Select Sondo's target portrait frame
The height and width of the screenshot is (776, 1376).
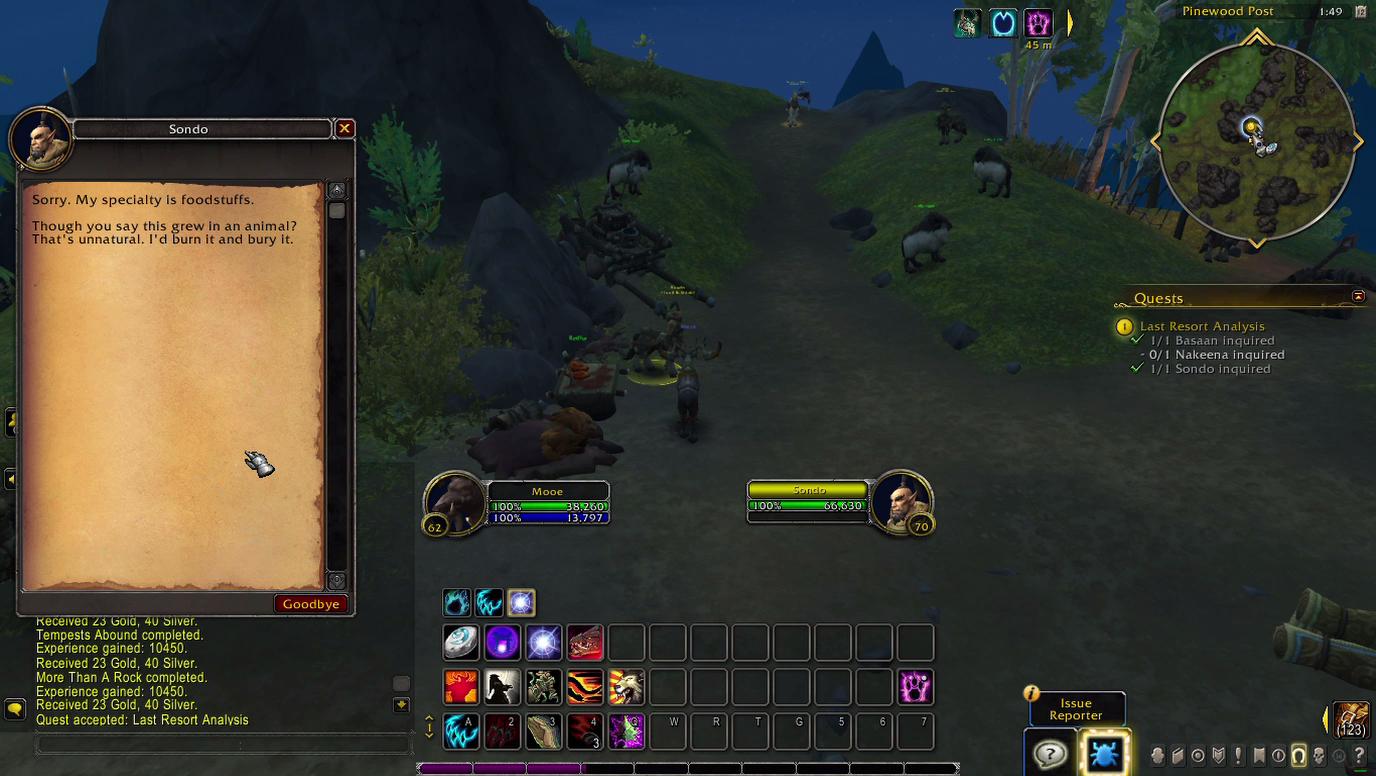coord(901,500)
